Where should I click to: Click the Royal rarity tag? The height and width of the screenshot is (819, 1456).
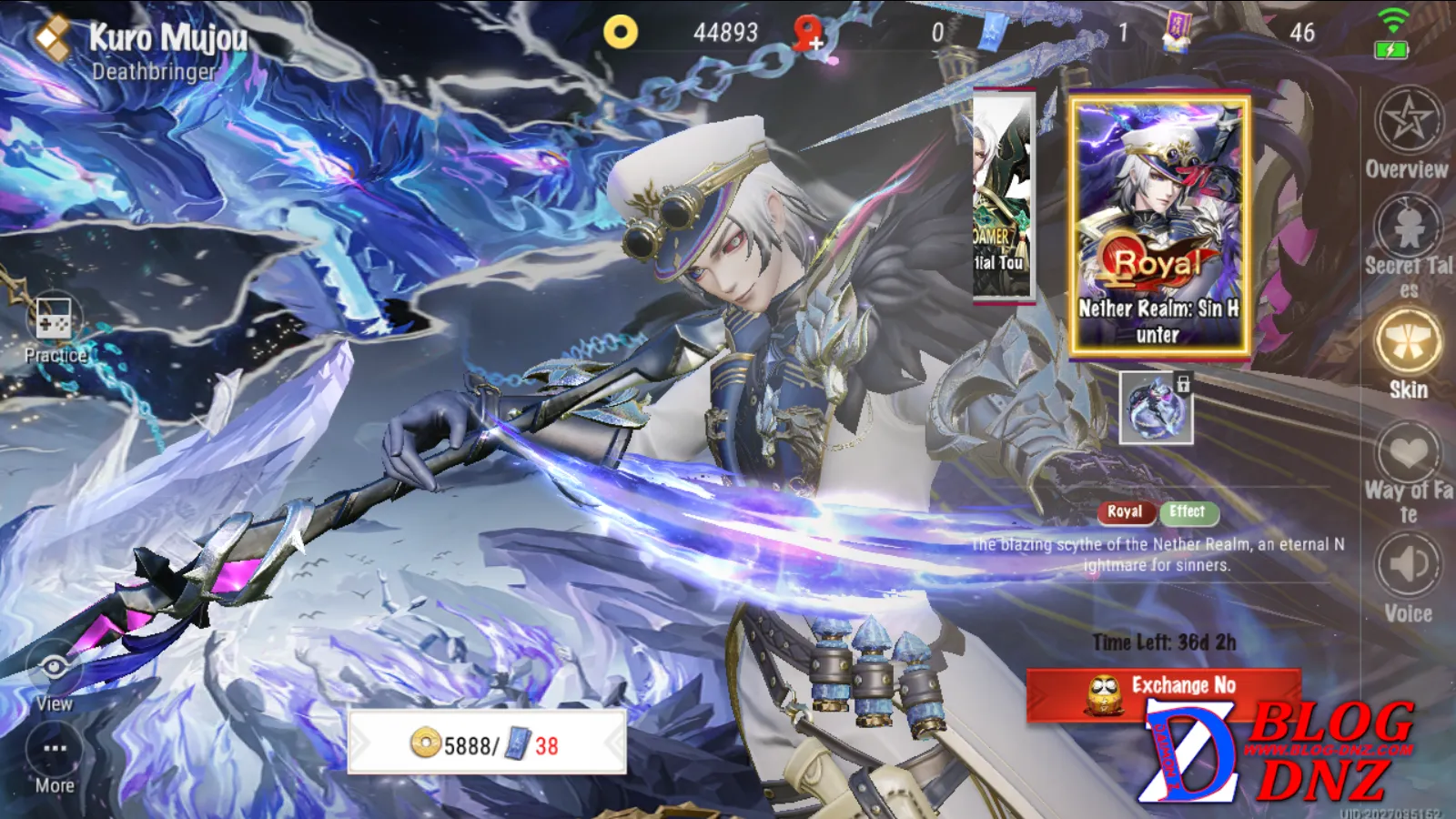pos(1125,512)
